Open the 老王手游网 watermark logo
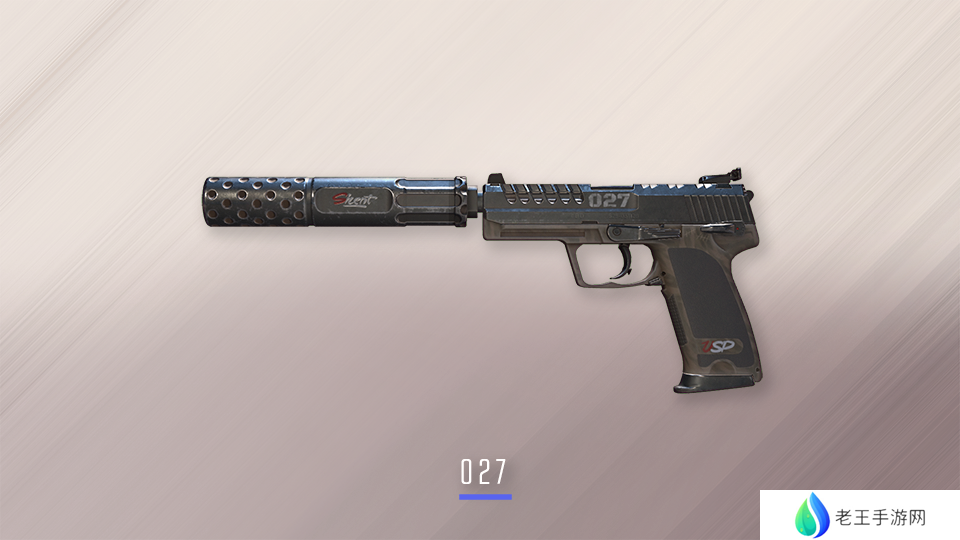Image resolution: width=960 pixels, height=540 pixels. pyautogui.click(x=860, y=517)
